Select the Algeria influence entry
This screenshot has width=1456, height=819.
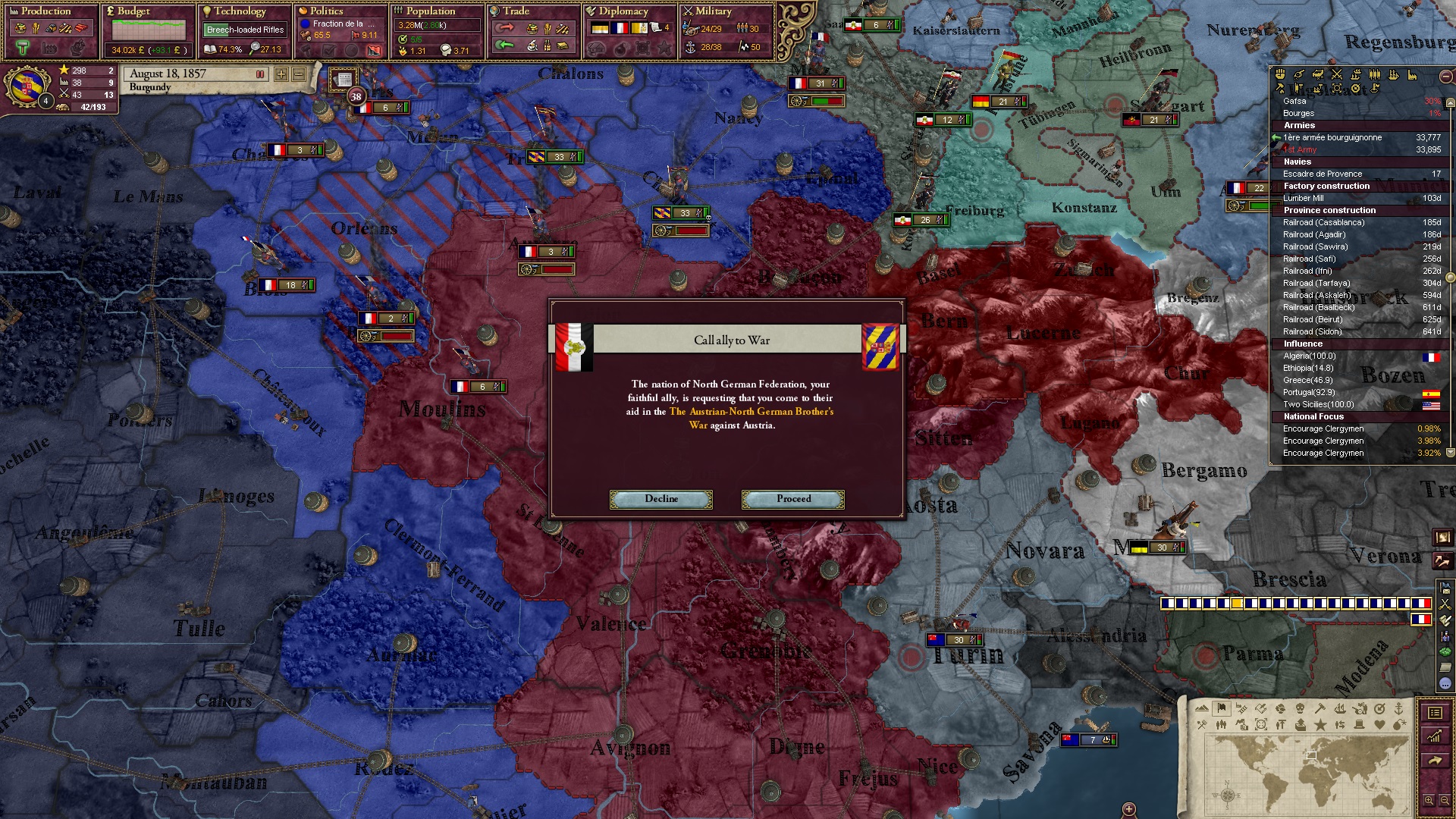[x=1309, y=356]
